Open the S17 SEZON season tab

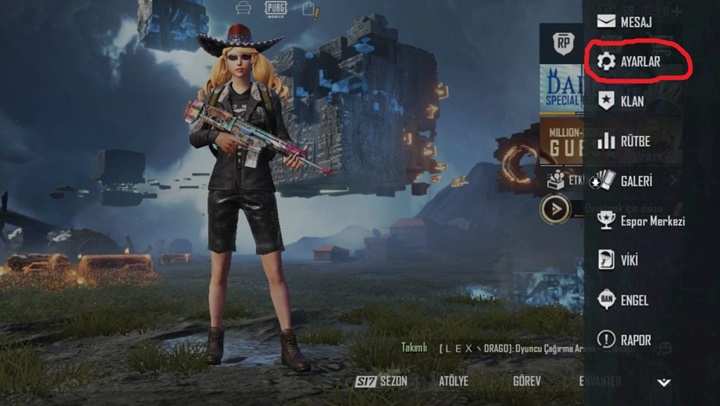point(382,382)
